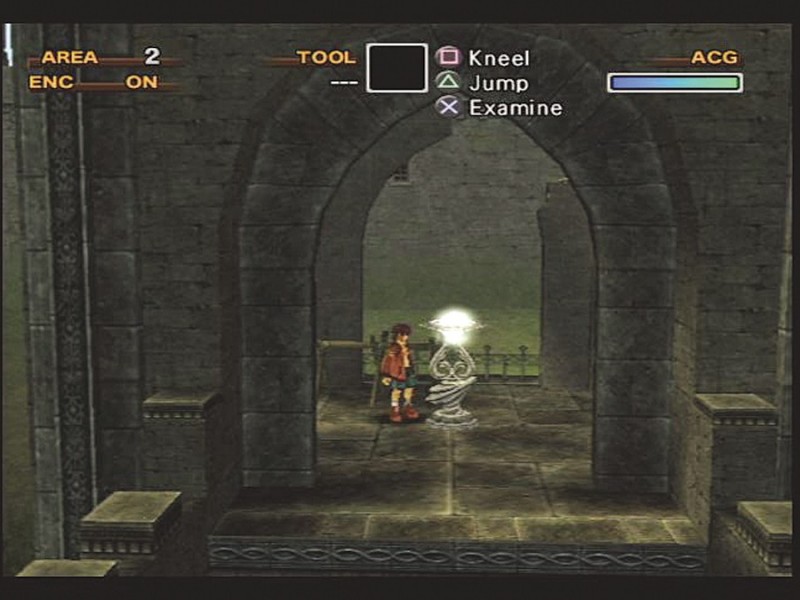
Task: Toggle the ENC ON encounter indicator
Action: [x=141, y=83]
